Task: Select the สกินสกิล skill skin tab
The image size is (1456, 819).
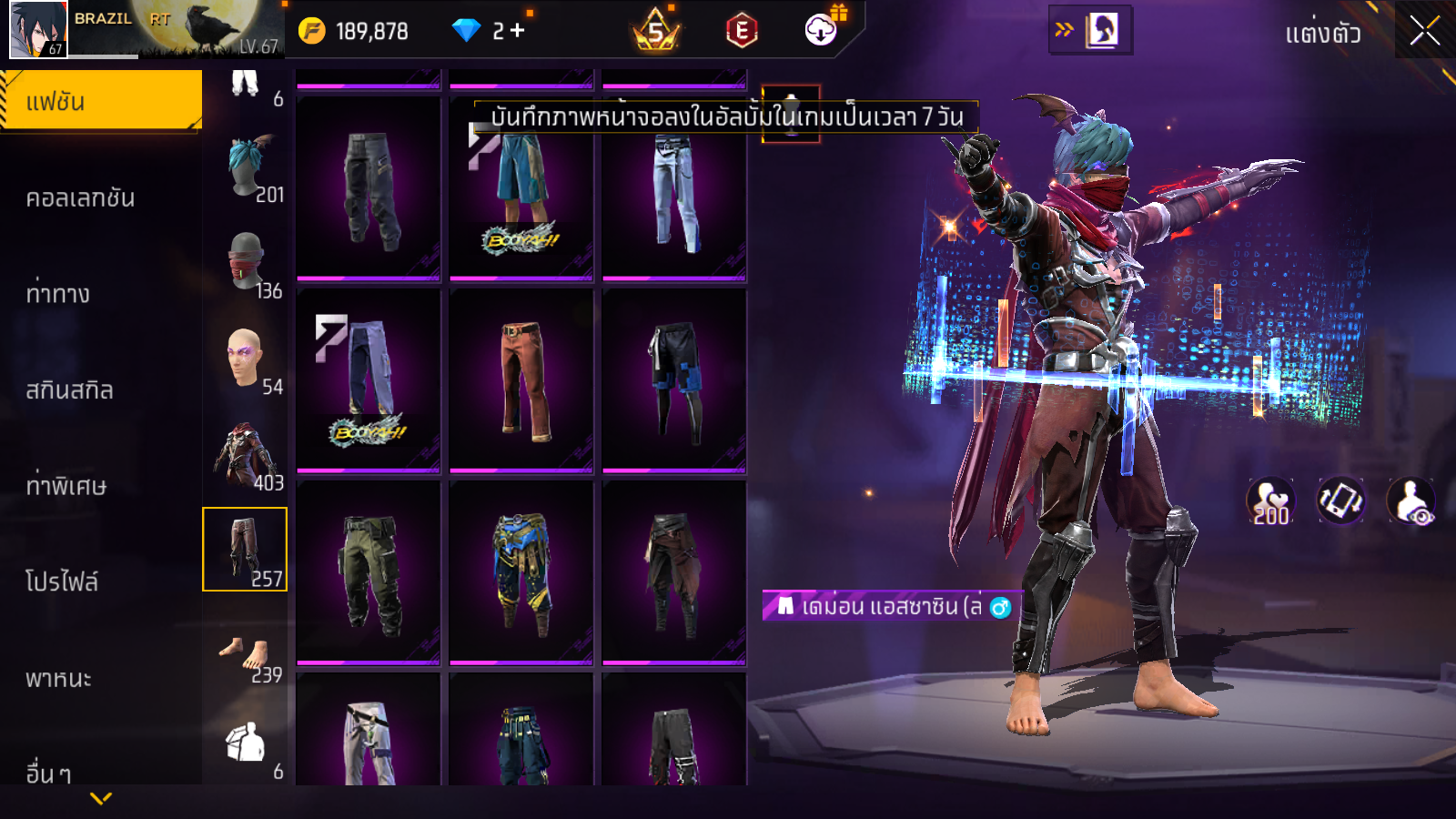Action: coord(70,390)
